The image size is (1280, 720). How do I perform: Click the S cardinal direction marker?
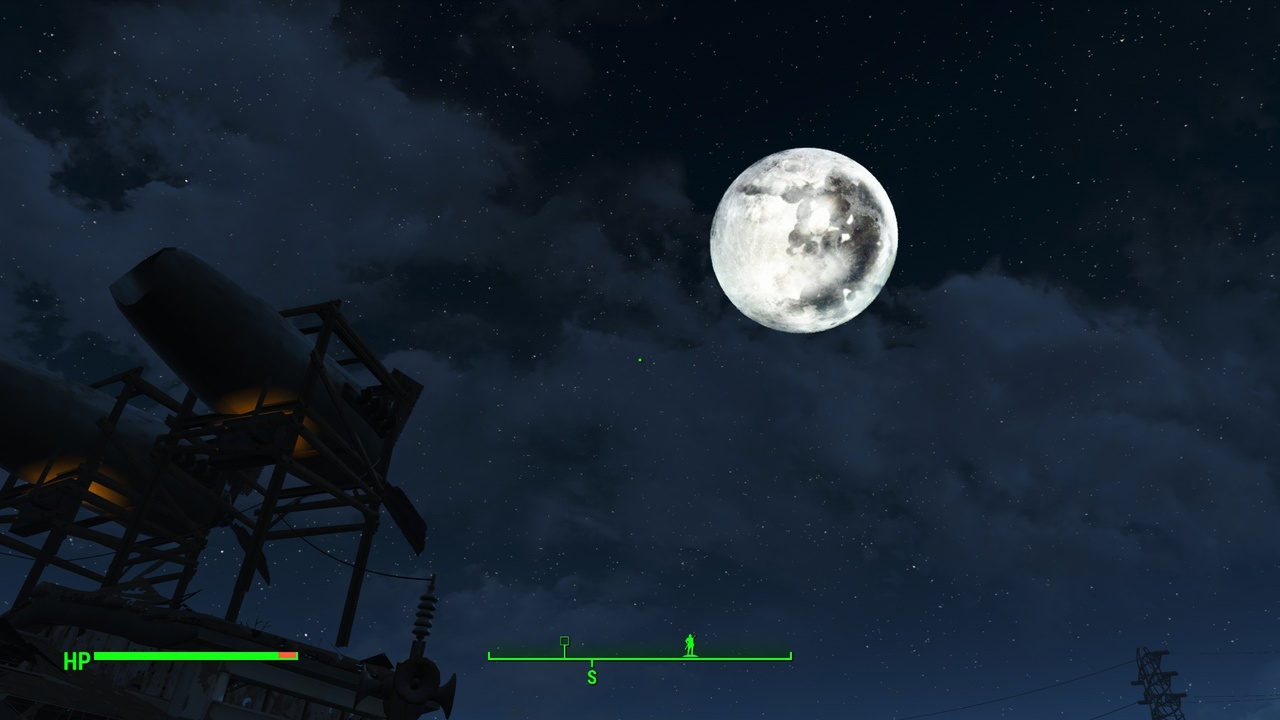pos(591,677)
